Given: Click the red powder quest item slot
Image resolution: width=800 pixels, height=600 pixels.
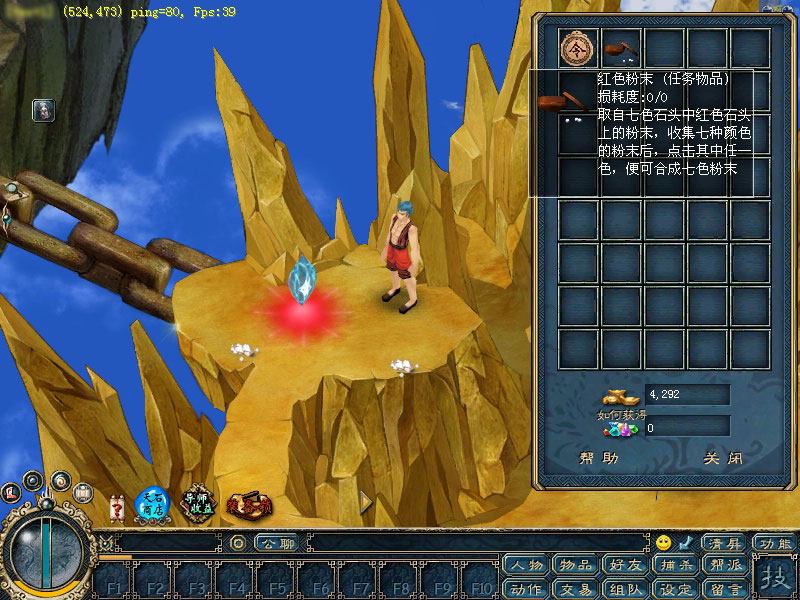Looking at the screenshot, I should [622, 47].
